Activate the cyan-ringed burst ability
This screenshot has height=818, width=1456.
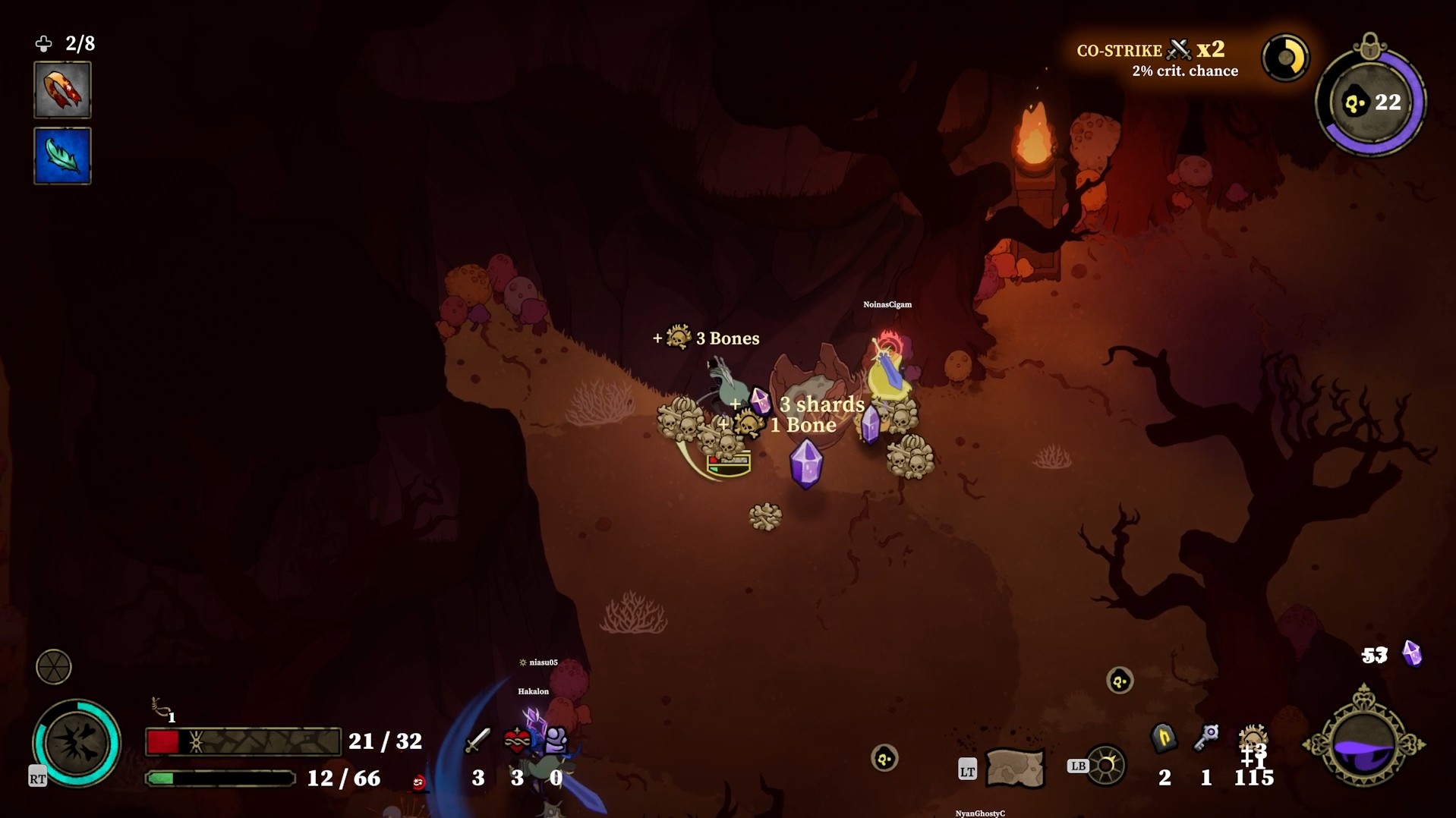click(77, 743)
